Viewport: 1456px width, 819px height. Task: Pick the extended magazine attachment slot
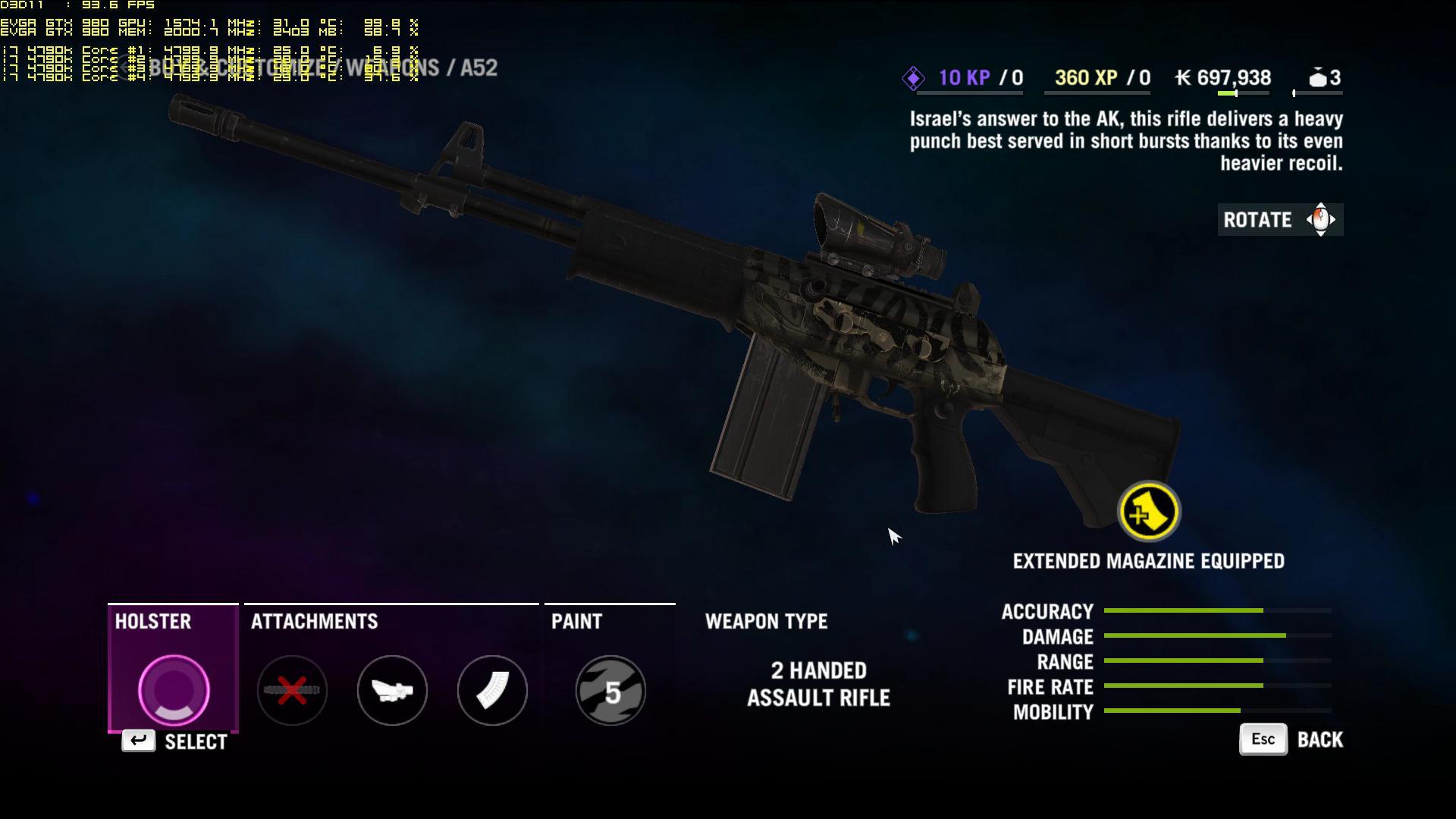point(492,690)
